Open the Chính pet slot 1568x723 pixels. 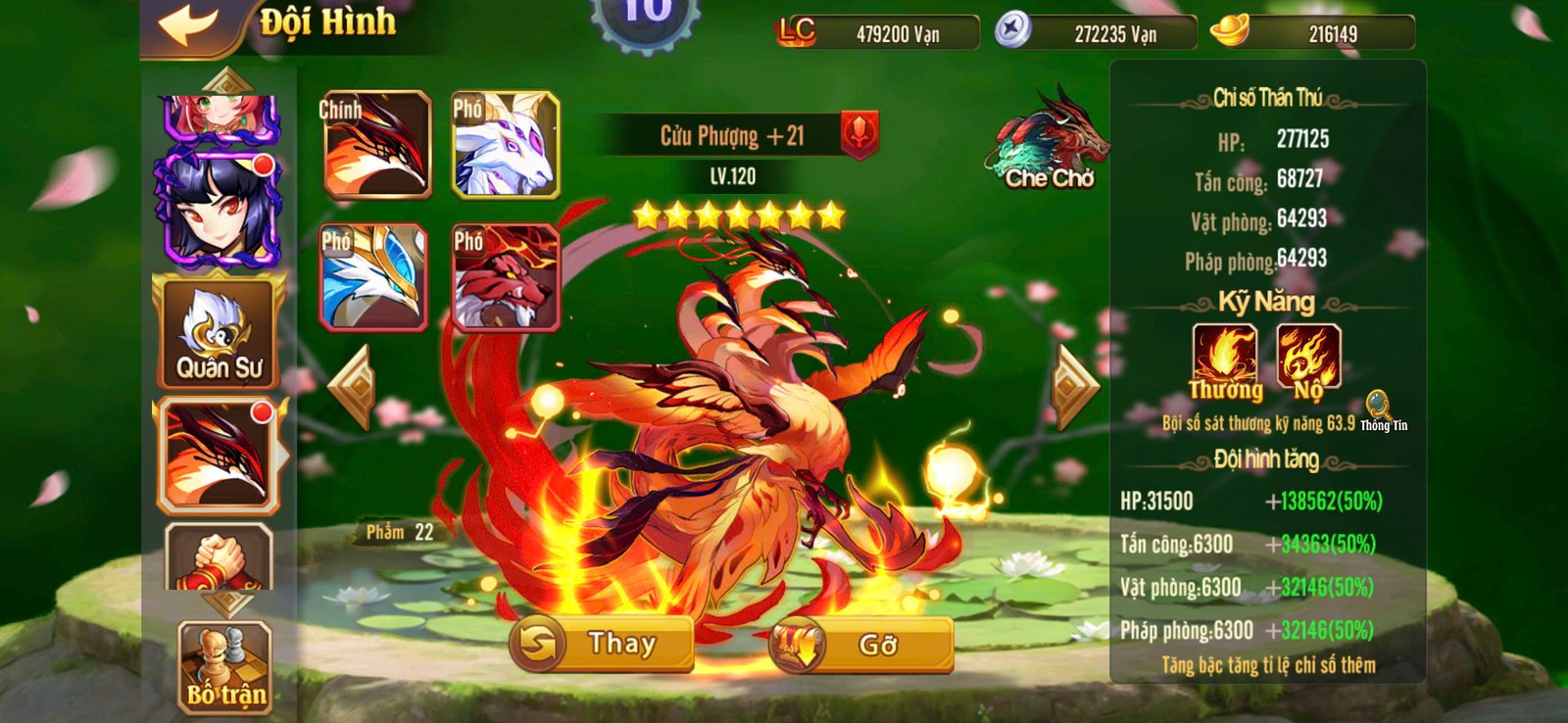point(376,143)
